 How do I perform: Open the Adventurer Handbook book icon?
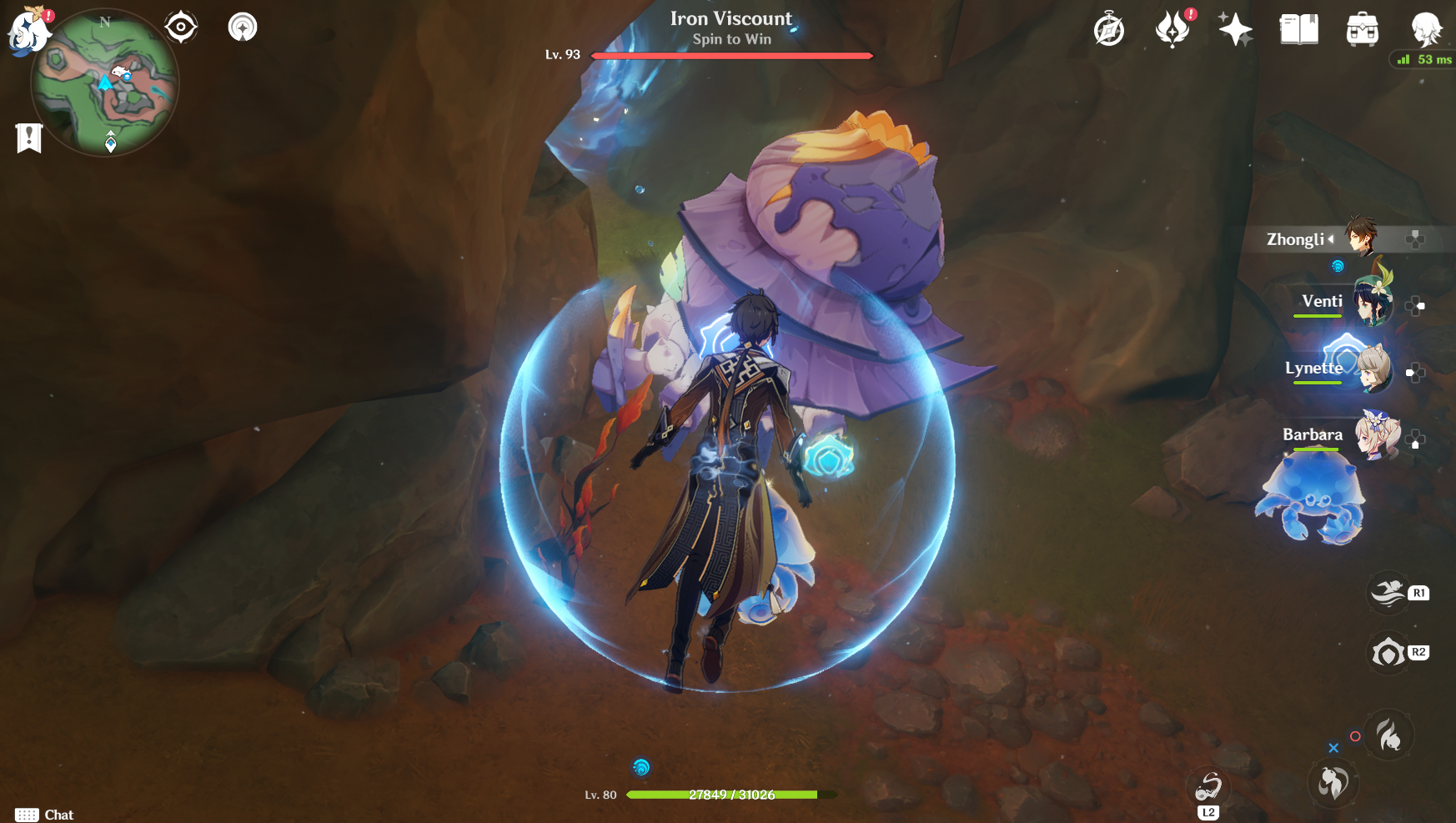1298,30
